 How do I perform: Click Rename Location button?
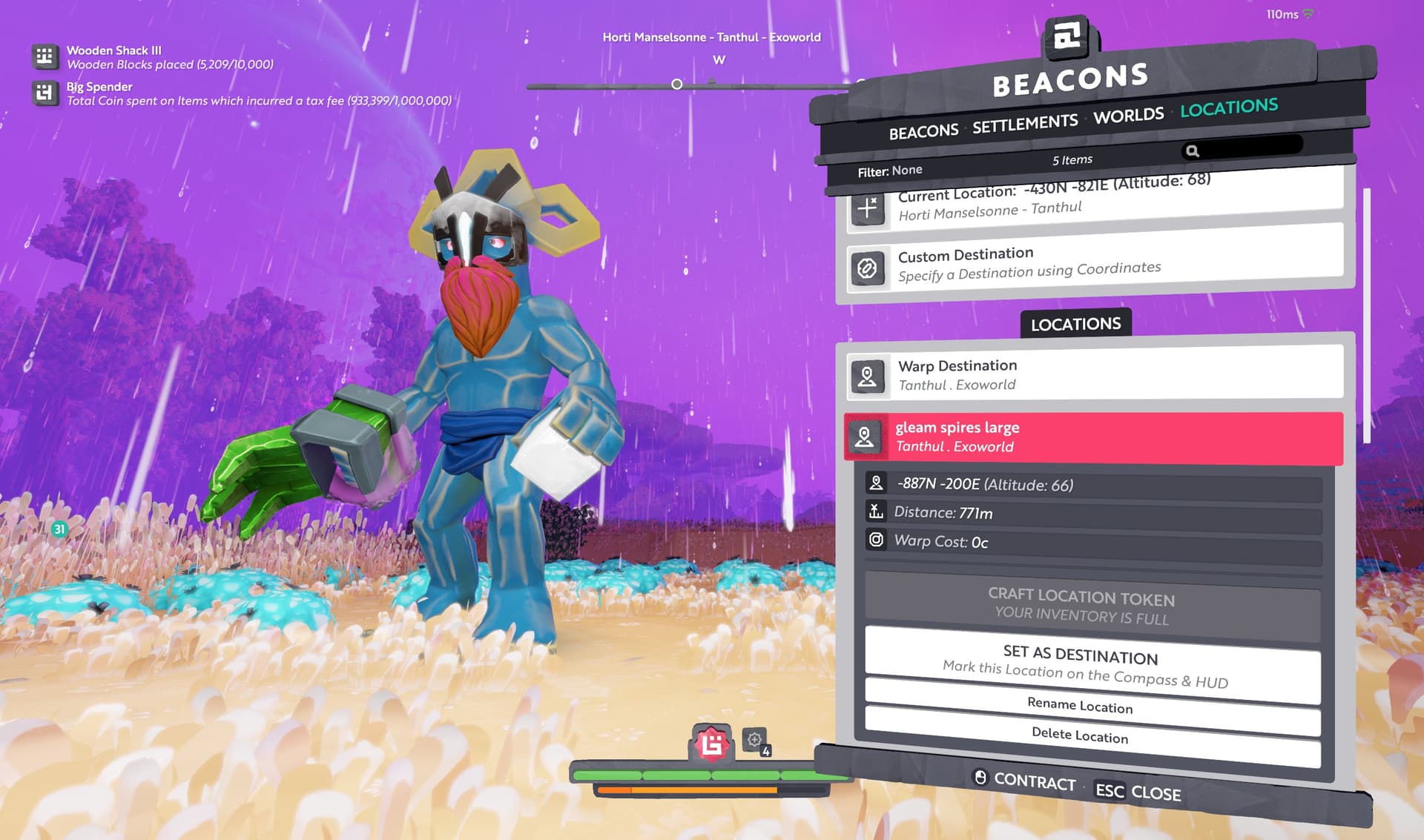1092,705
